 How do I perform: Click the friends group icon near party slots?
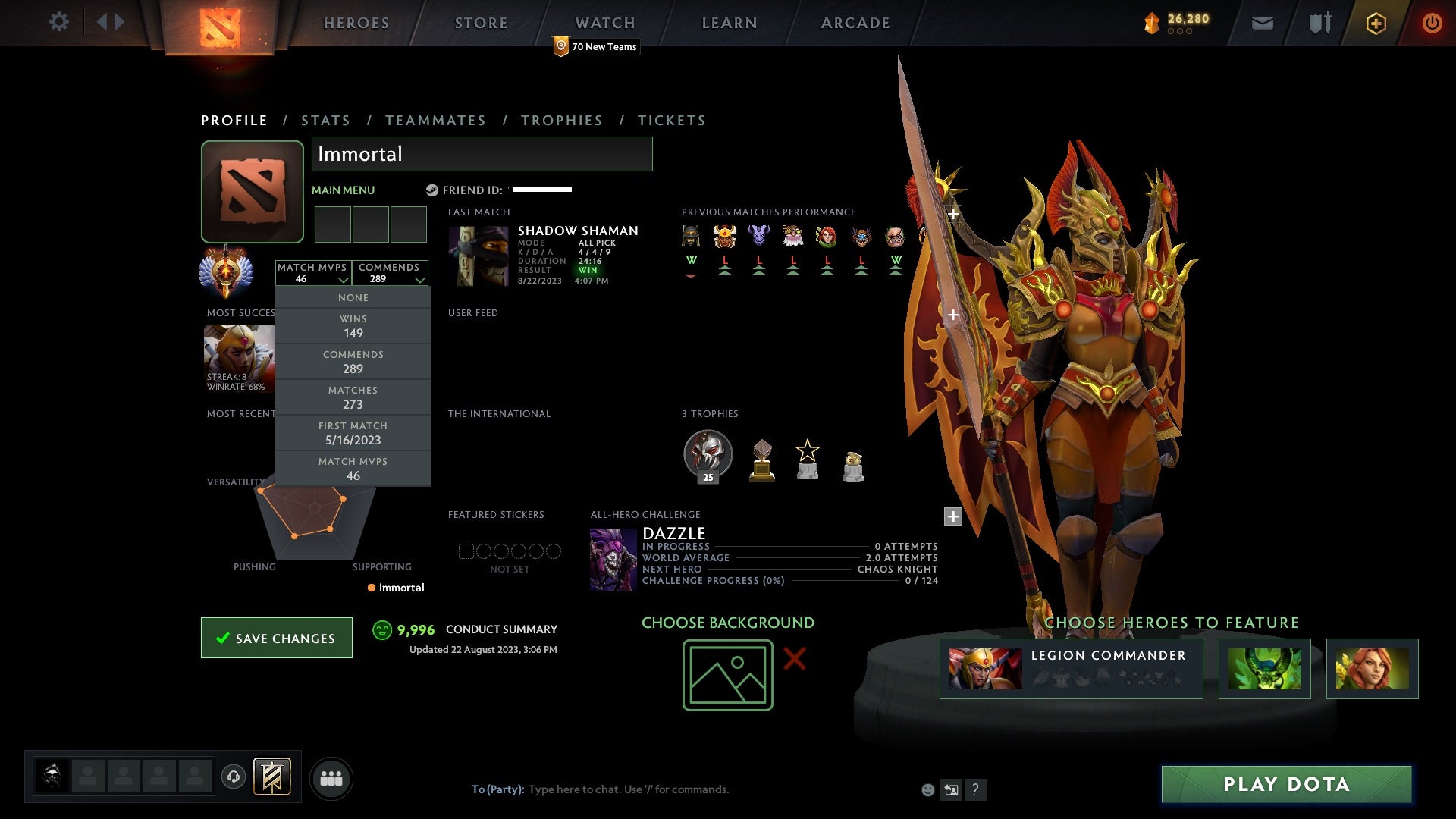(x=331, y=777)
